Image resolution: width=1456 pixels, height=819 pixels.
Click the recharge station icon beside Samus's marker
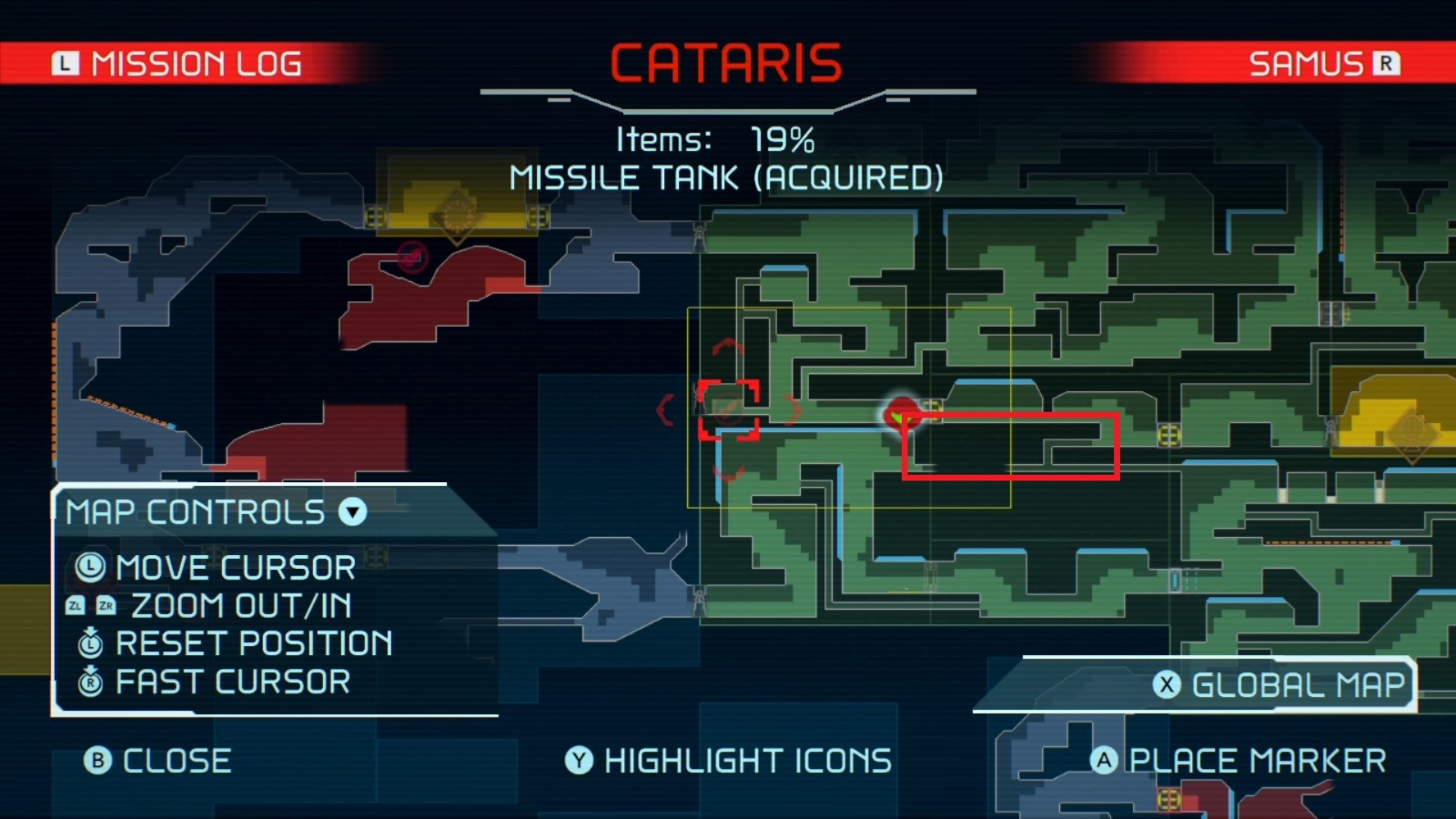point(933,411)
